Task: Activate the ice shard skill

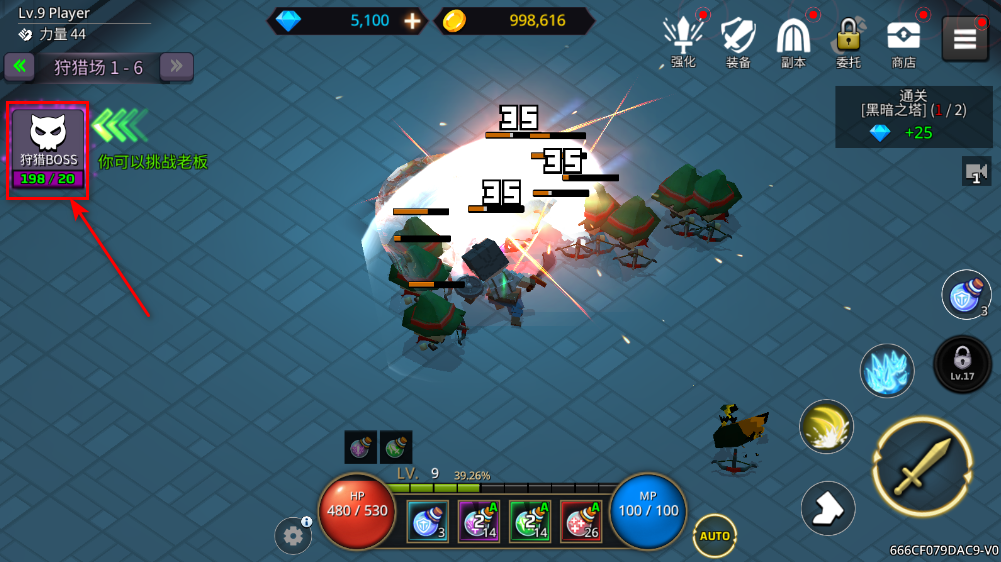Action: pyautogui.click(x=887, y=371)
